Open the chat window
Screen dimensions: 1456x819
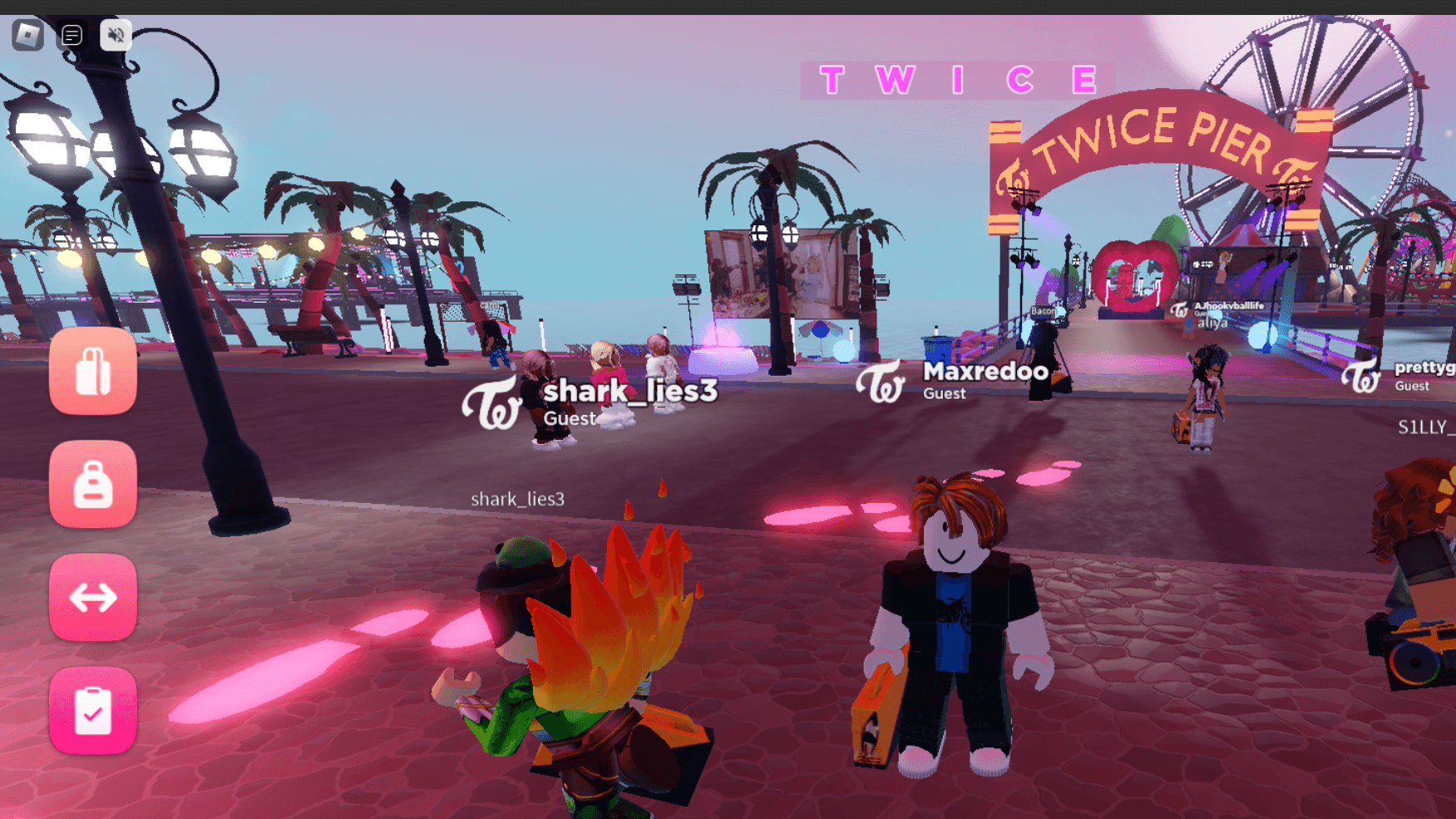coord(72,35)
